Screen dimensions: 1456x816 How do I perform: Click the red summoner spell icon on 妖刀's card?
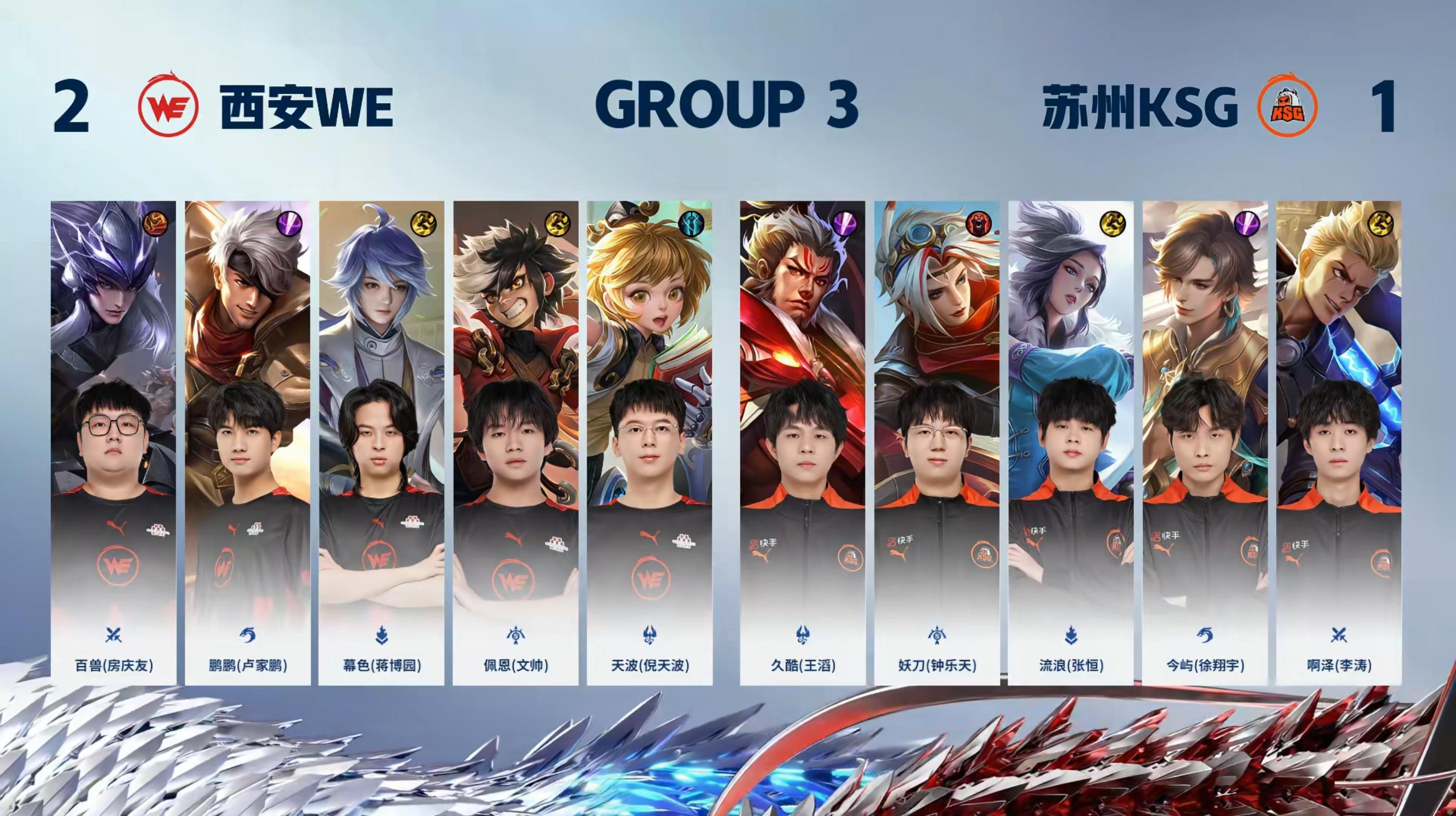click(979, 224)
